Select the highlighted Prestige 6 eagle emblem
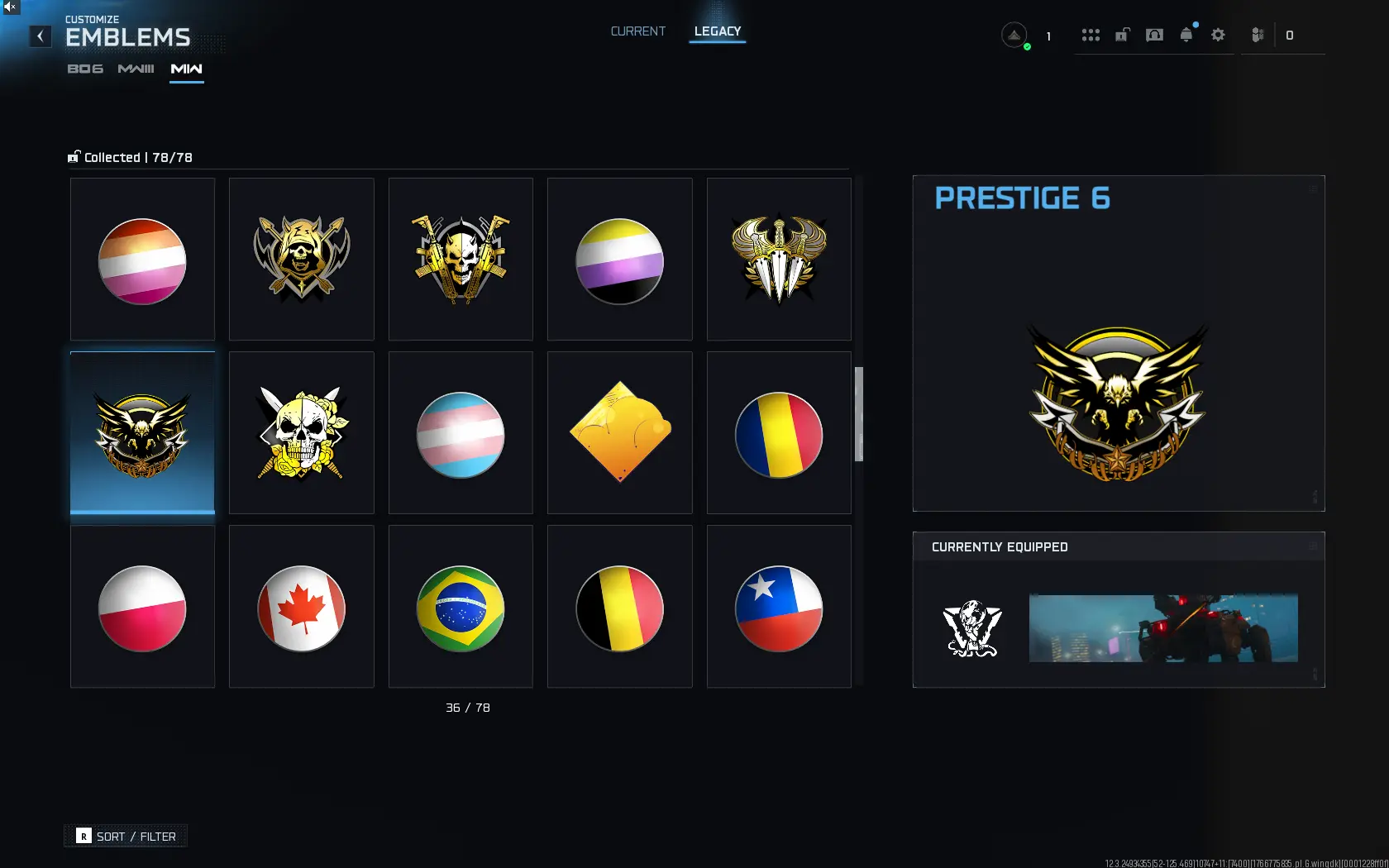Image resolution: width=1389 pixels, height=868 pixels. 142,432
